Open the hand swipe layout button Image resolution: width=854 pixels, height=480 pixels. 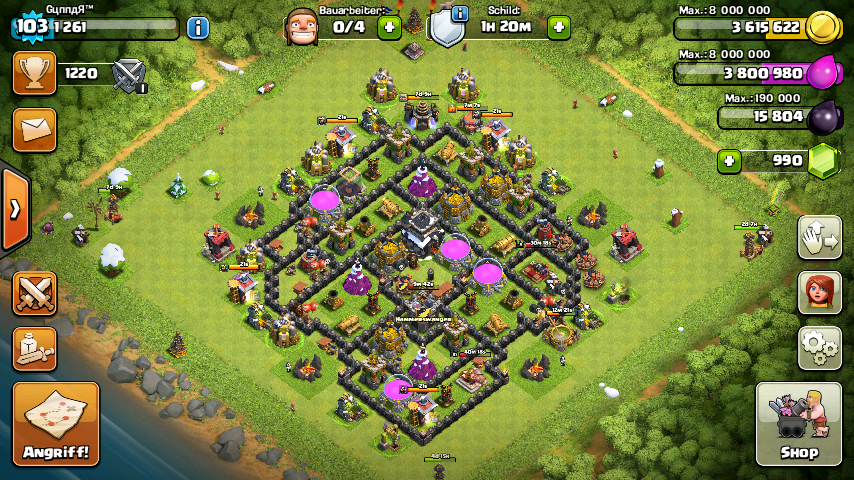(x=819, y=237)
